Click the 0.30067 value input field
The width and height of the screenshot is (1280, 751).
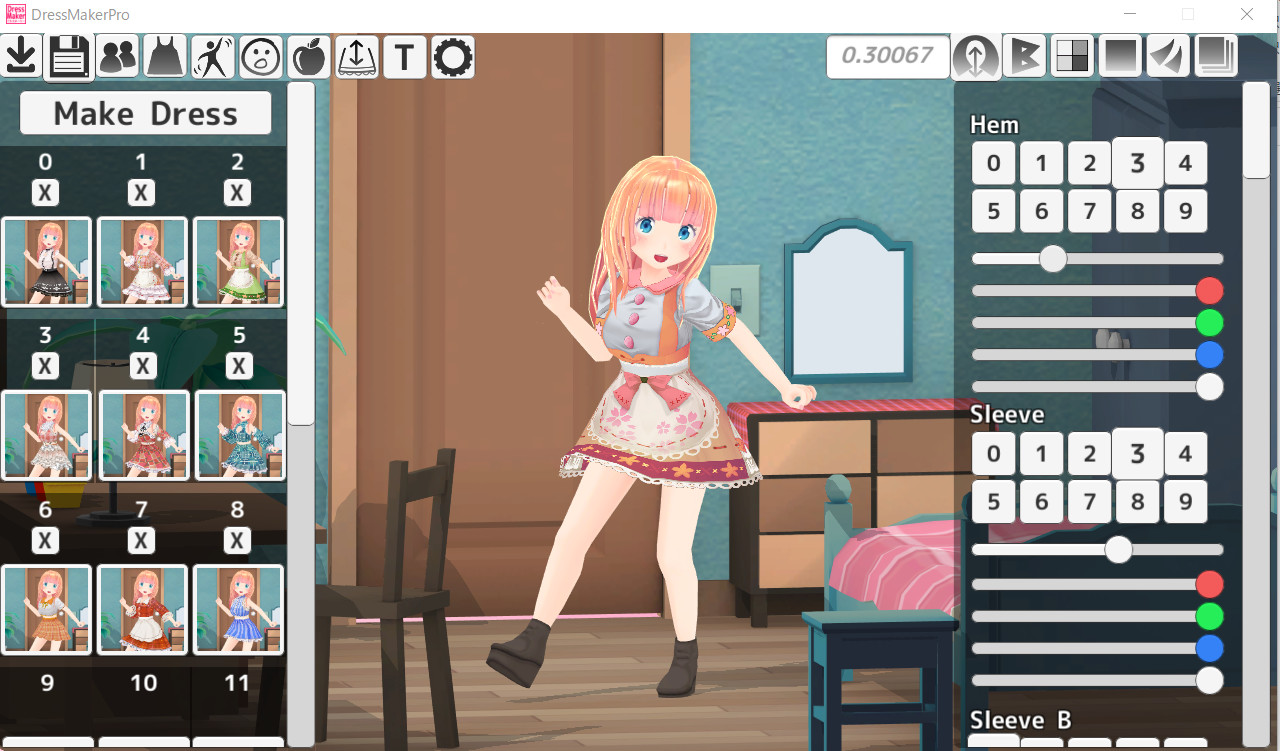tap(887, 56)
